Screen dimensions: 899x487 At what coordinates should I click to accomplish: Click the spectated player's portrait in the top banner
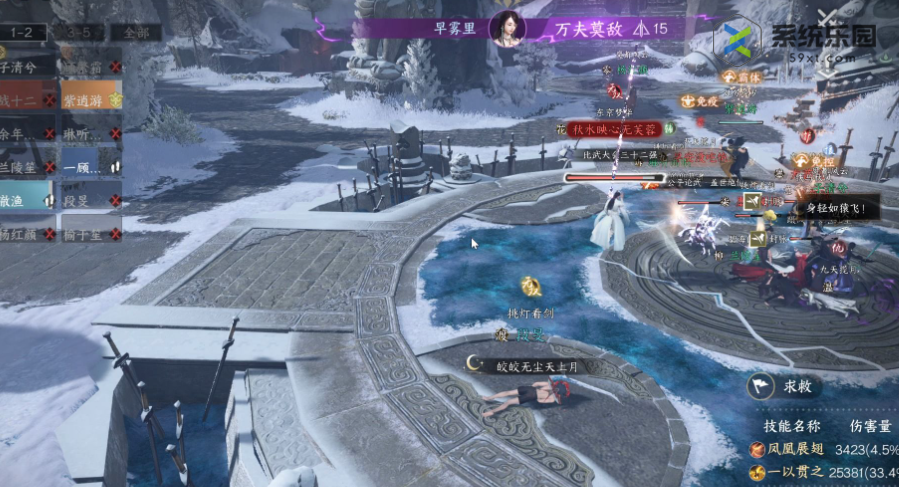click(x=507, y=28)
